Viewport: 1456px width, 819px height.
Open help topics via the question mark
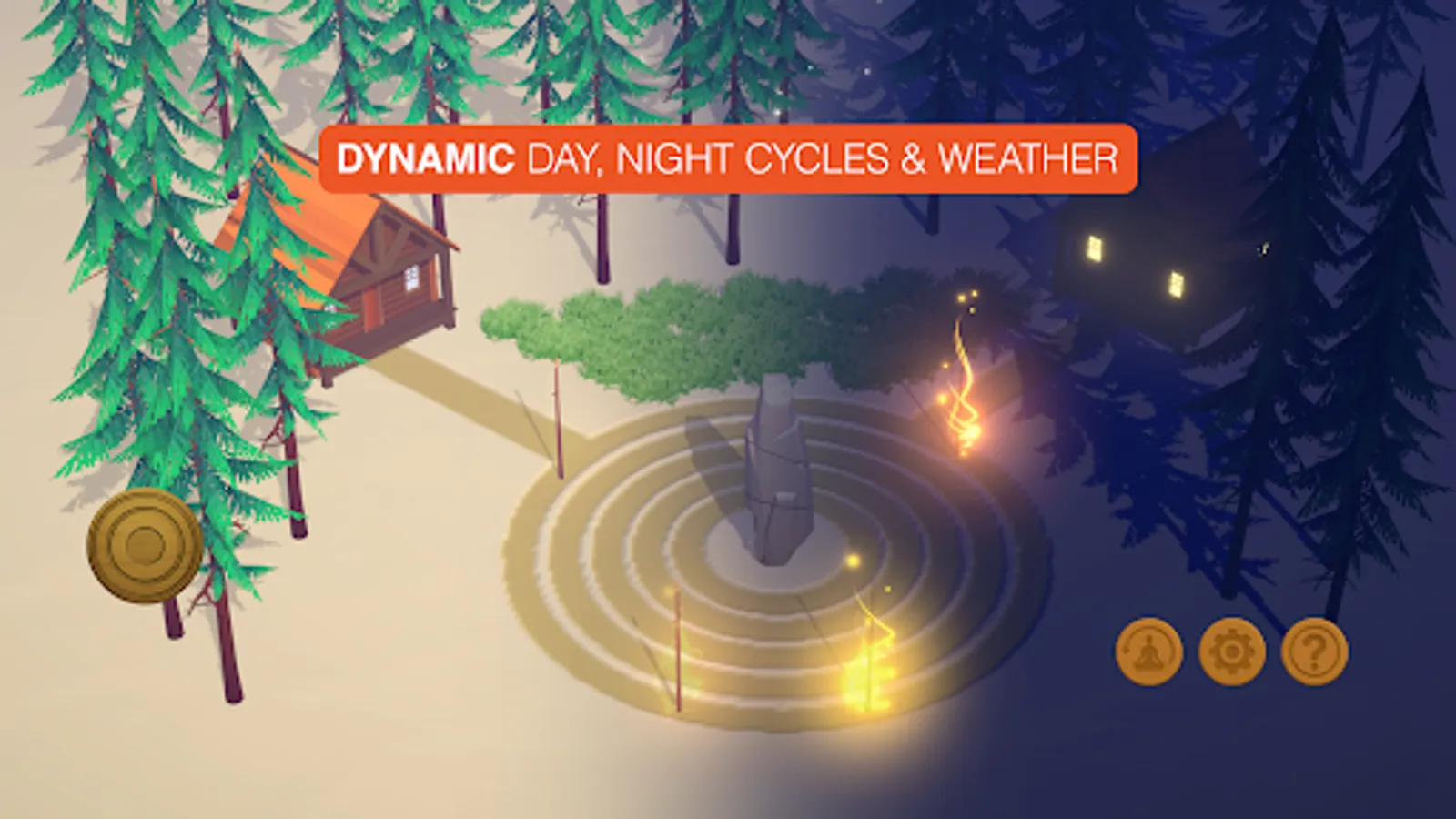point(1311,652)
